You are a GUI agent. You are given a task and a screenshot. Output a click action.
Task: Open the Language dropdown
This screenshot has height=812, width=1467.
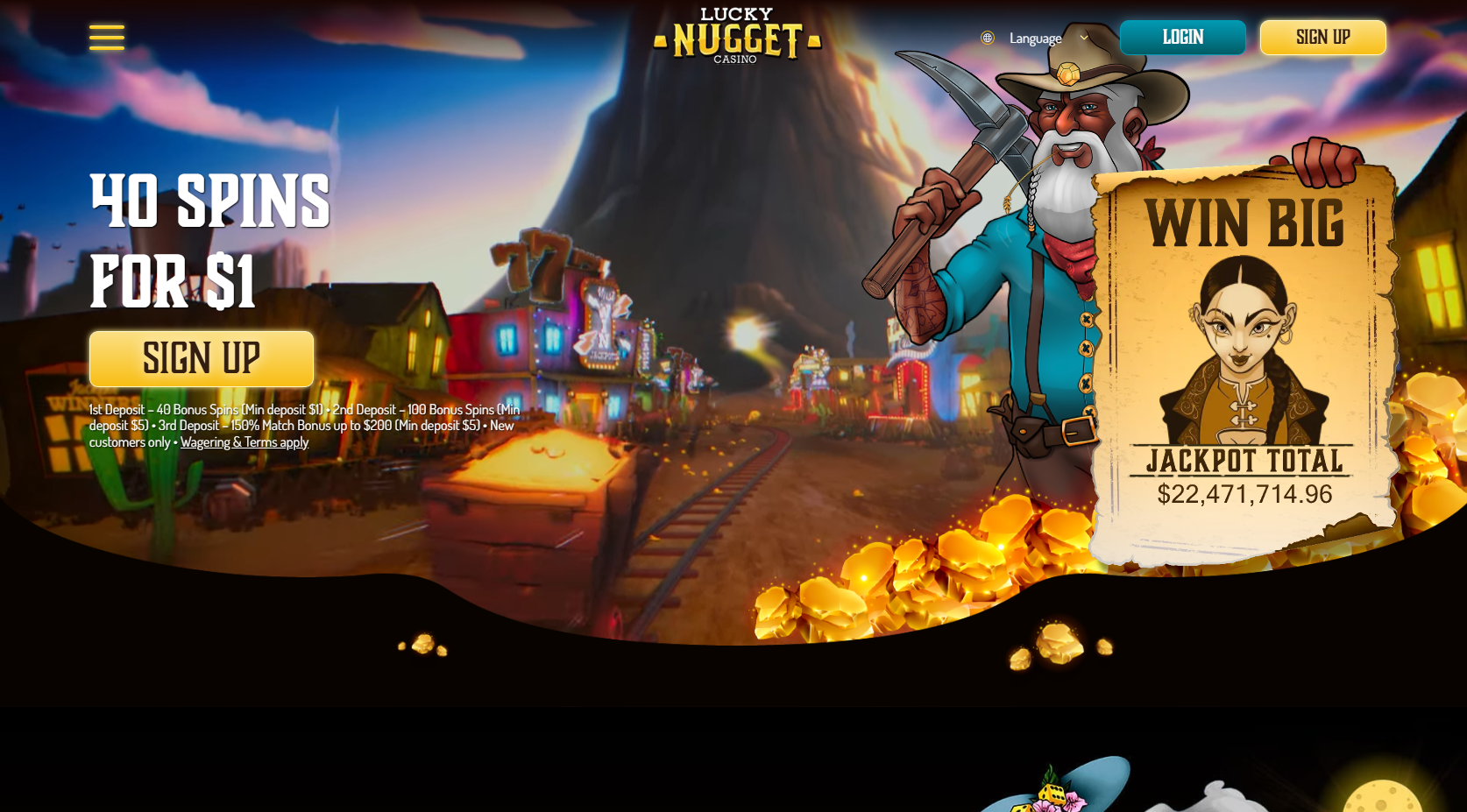pos(1036,38)
